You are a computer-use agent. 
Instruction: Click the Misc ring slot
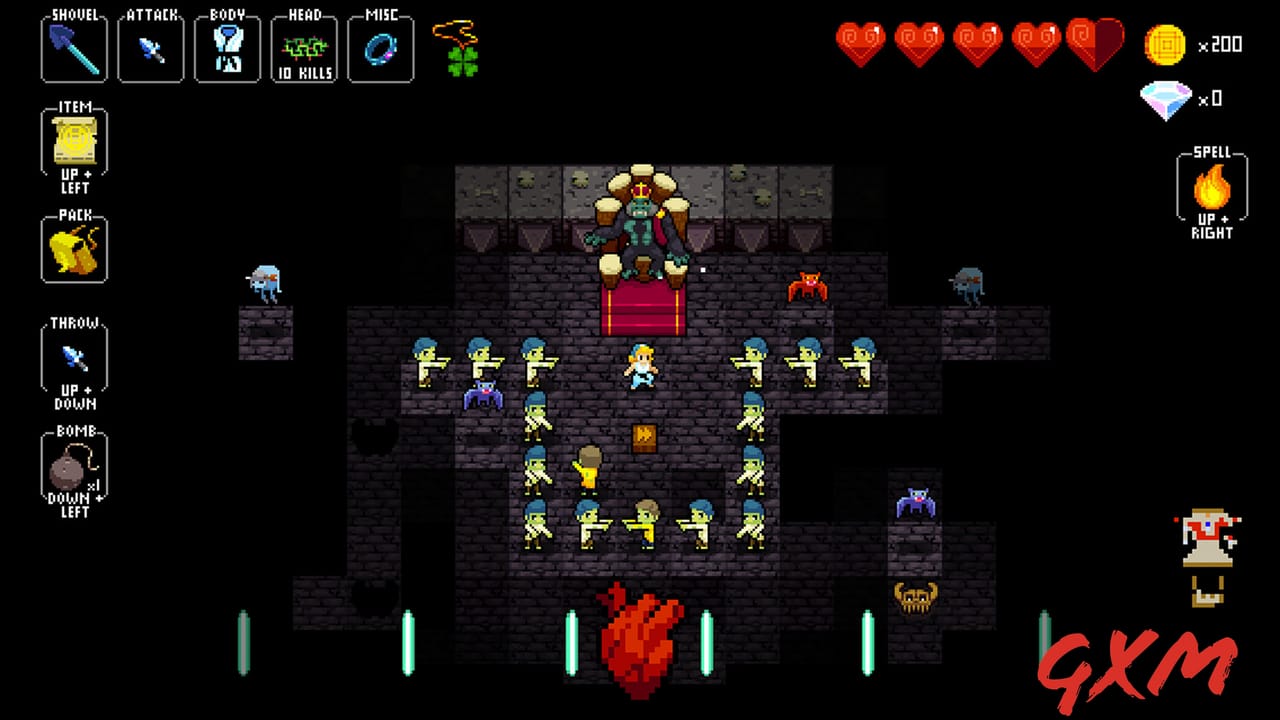pos(380,48)
